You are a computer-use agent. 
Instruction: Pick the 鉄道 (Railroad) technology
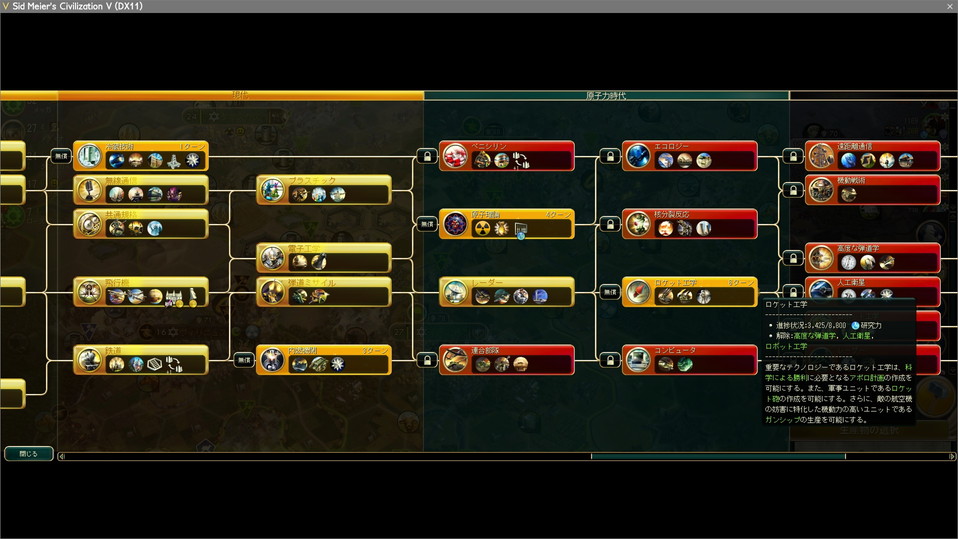point(141,360)
